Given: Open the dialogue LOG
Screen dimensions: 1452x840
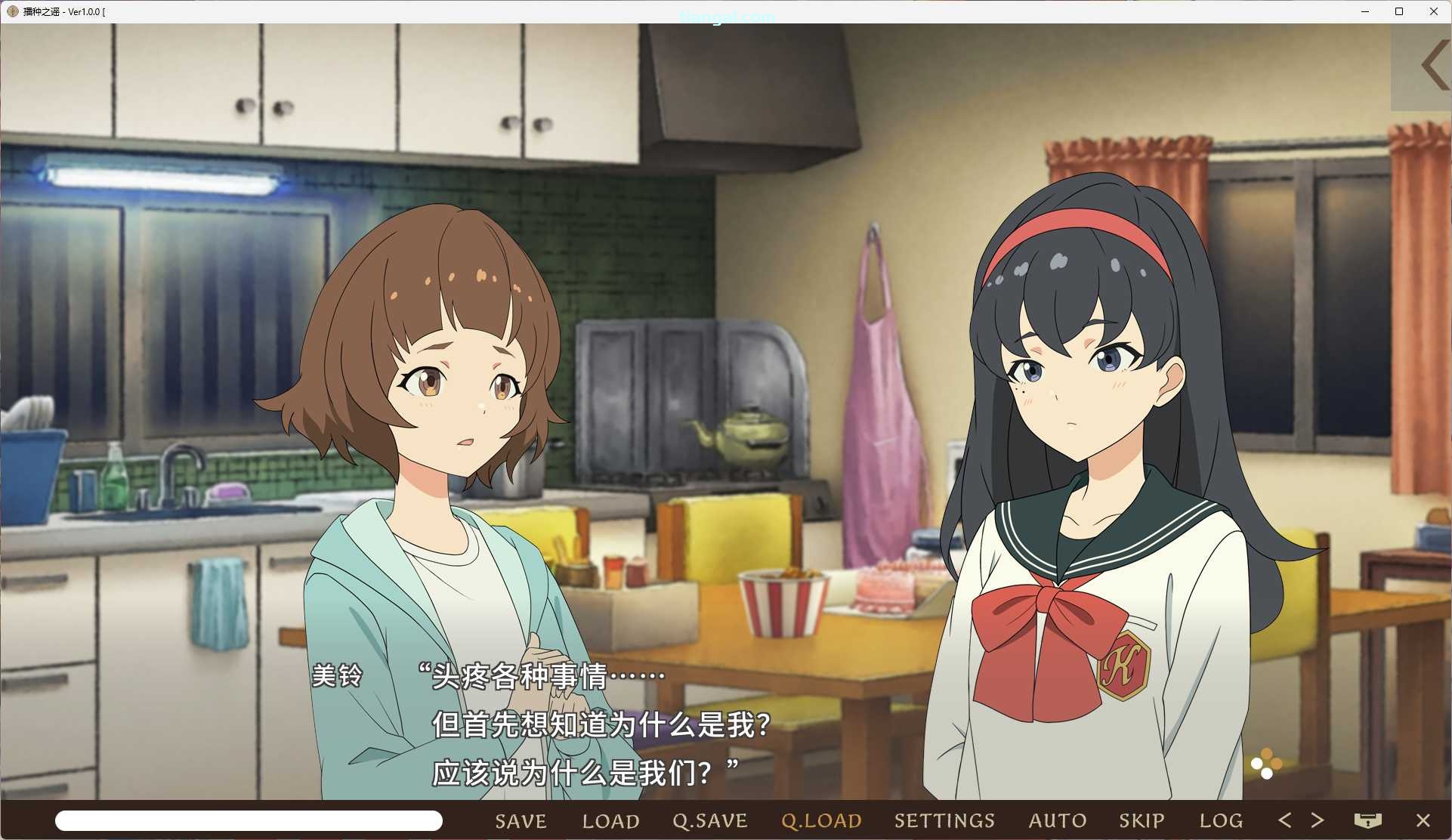Looking at the screenshot, I should pos(1221,821).
